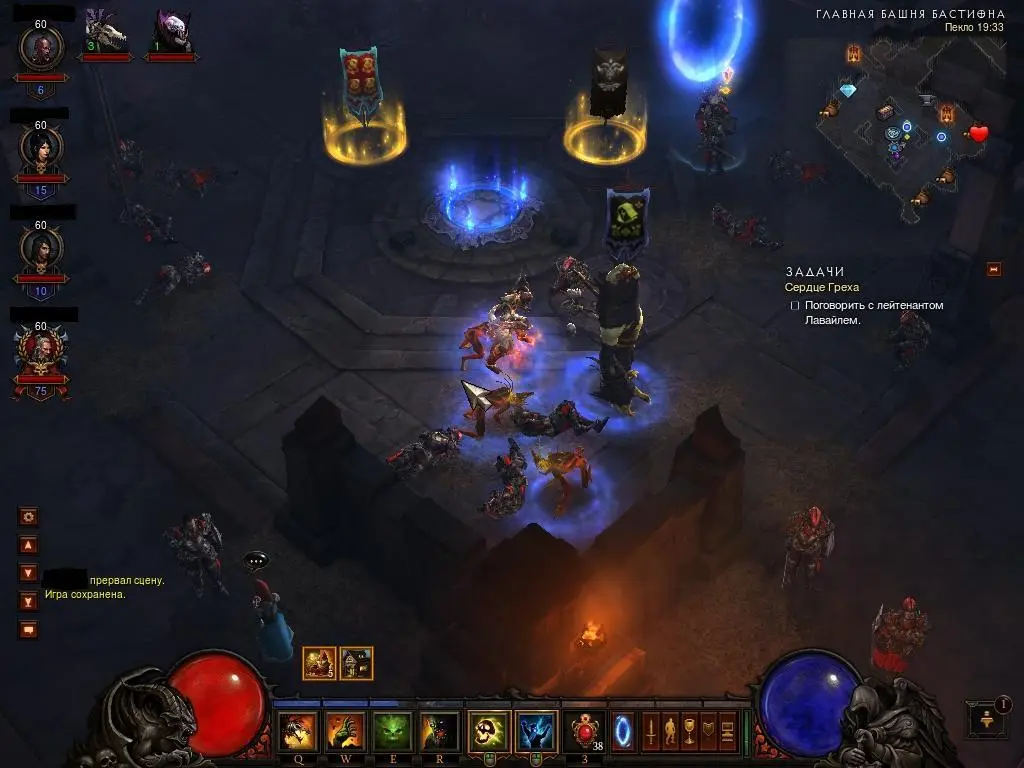1024x768 pixels.
Task: Use the grasping hand skill on W
Action: (x=344, y=731)
